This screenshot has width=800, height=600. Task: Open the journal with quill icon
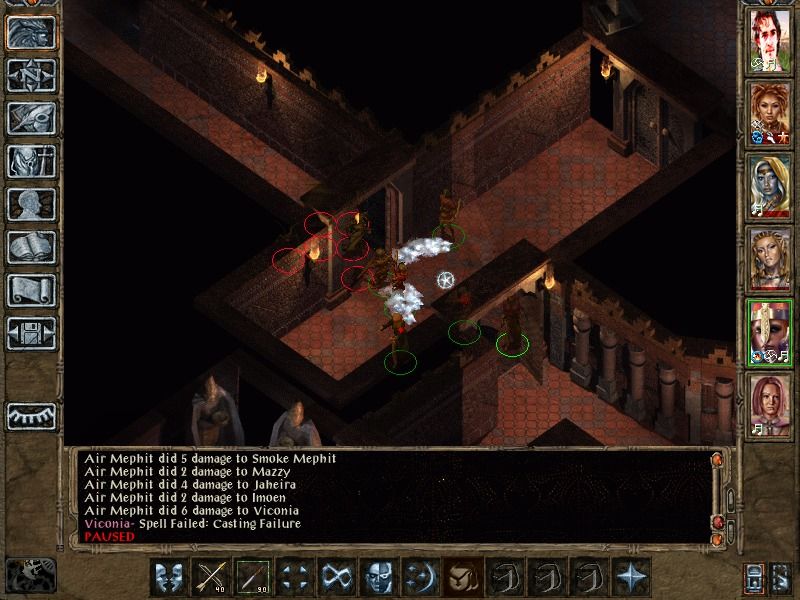pyautogui.click(x=31, y=118)
